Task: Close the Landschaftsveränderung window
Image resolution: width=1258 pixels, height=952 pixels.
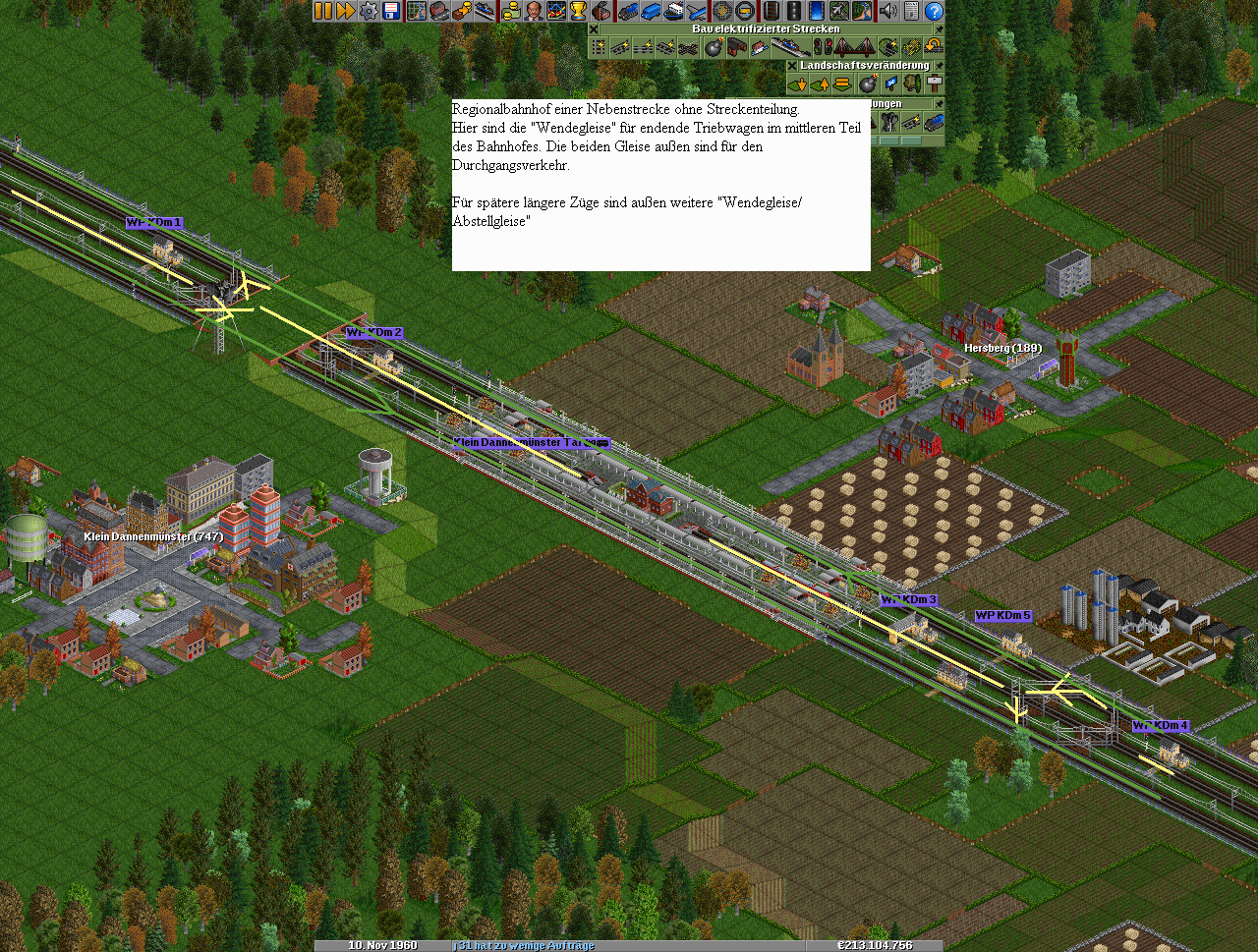Action: point(792,66)
